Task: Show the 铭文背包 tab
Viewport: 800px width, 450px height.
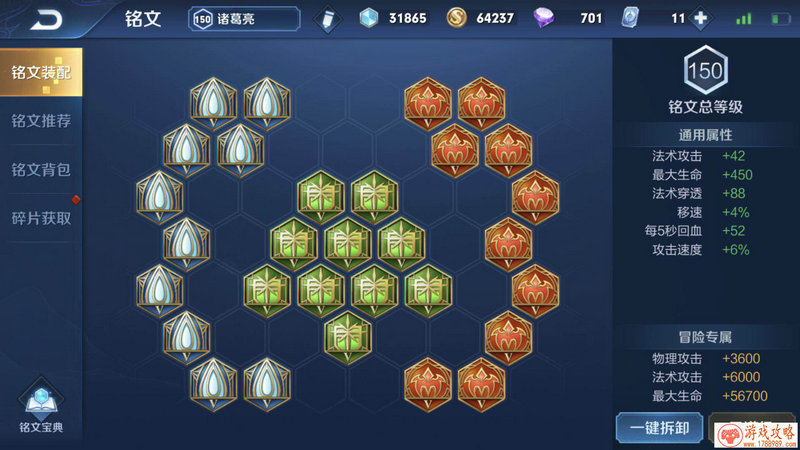Action: point(41,169)
